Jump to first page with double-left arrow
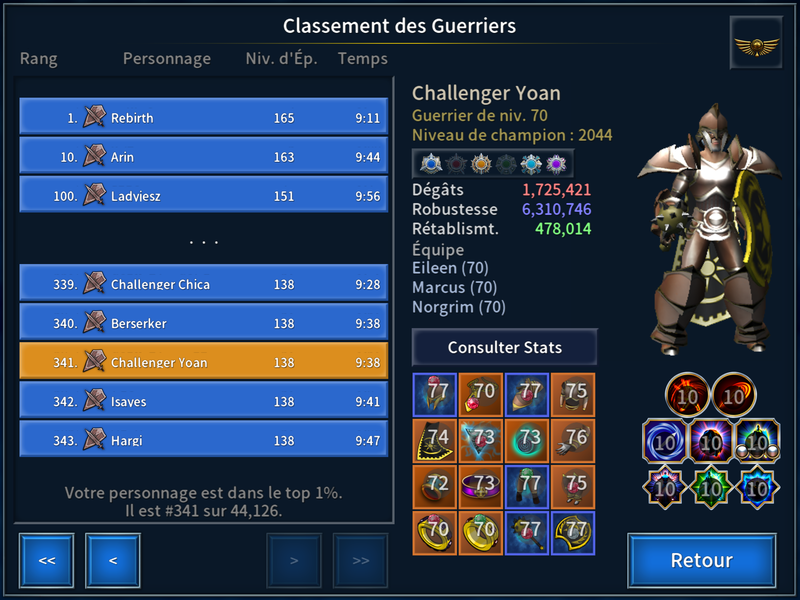 [x=46, y=560]
